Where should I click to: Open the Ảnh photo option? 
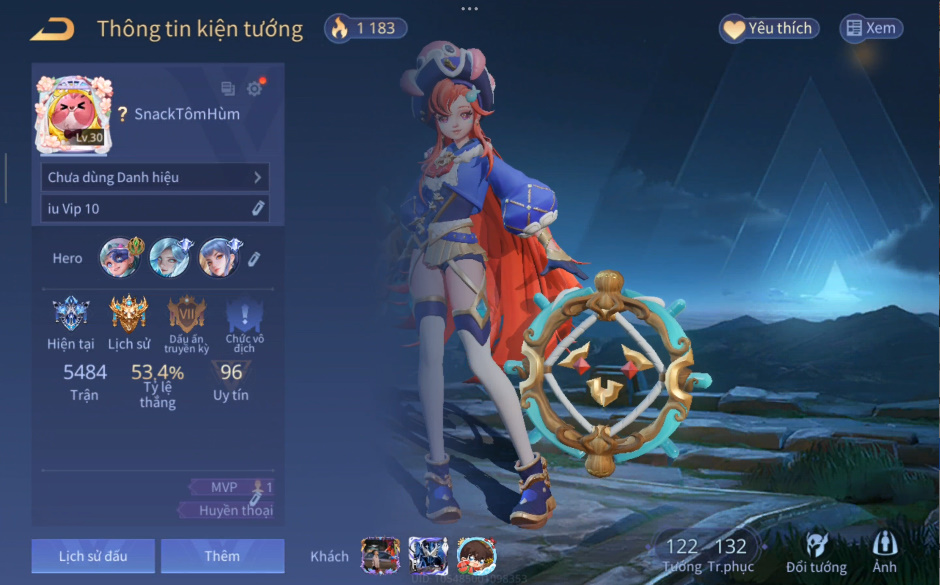click(x=884, y=552)
